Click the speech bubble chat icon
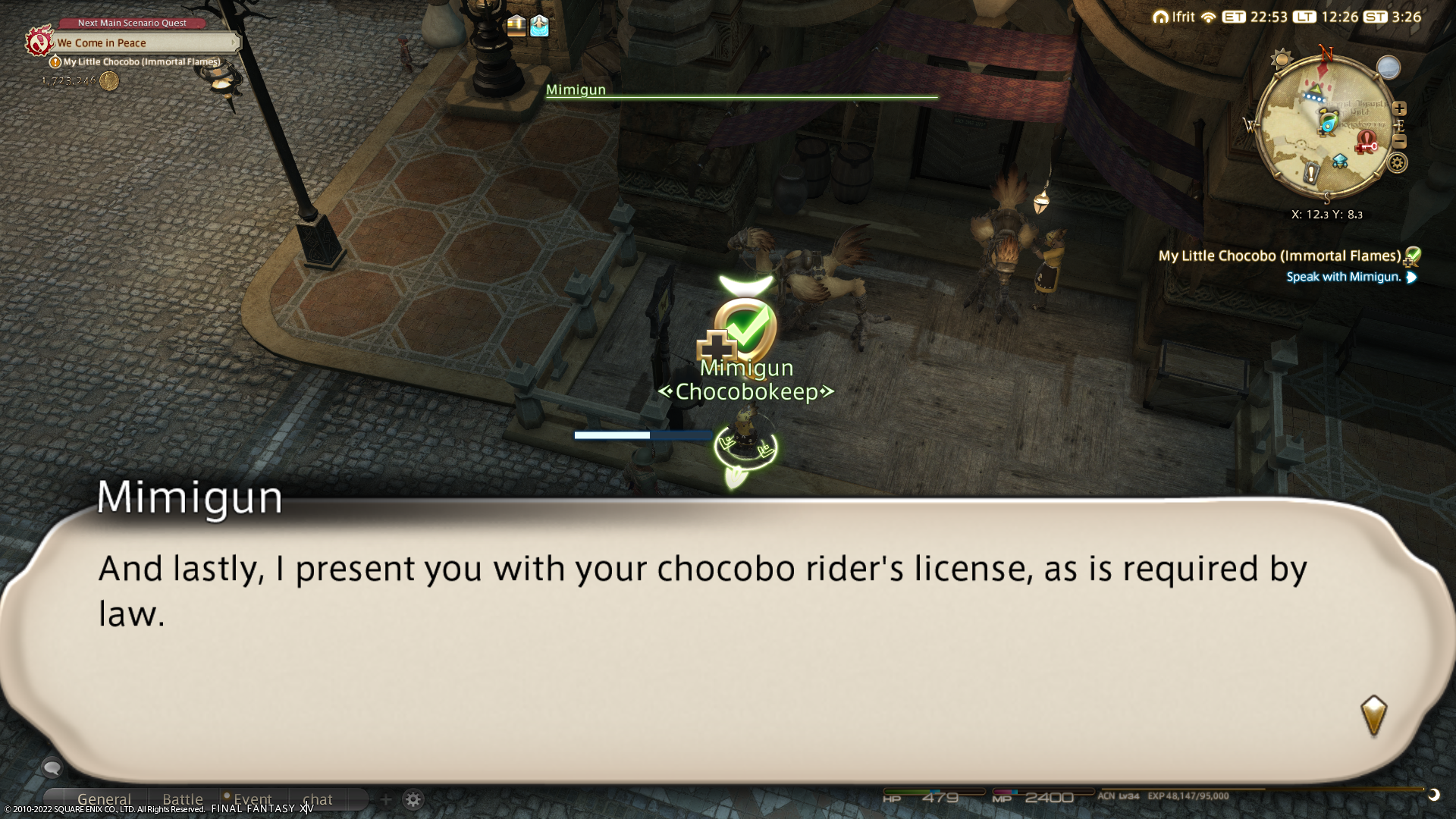This screenshot has height=819, width=1456. pyautogui.click(x=52, y=768)
